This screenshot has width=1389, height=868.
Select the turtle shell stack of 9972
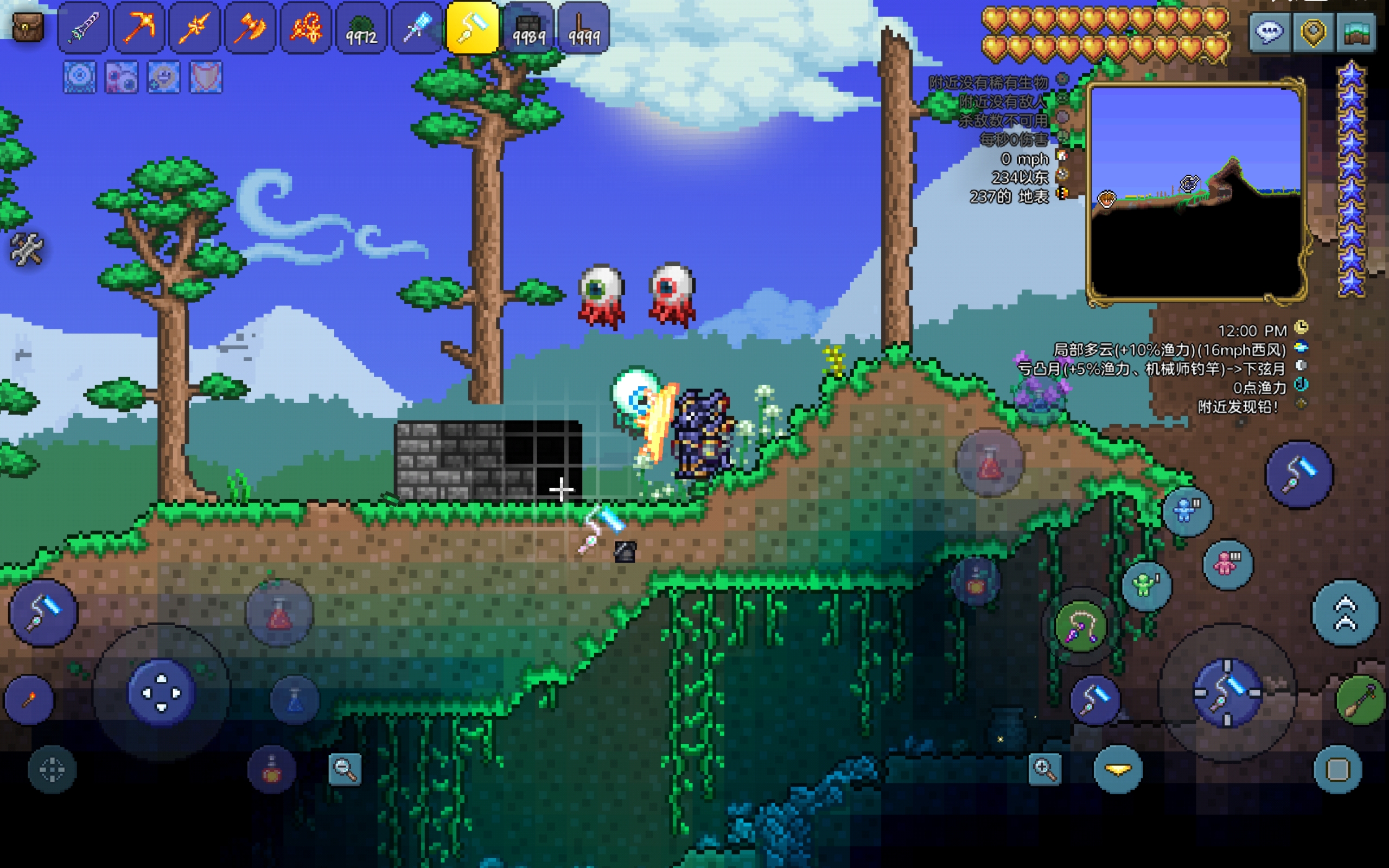(361, 28)
